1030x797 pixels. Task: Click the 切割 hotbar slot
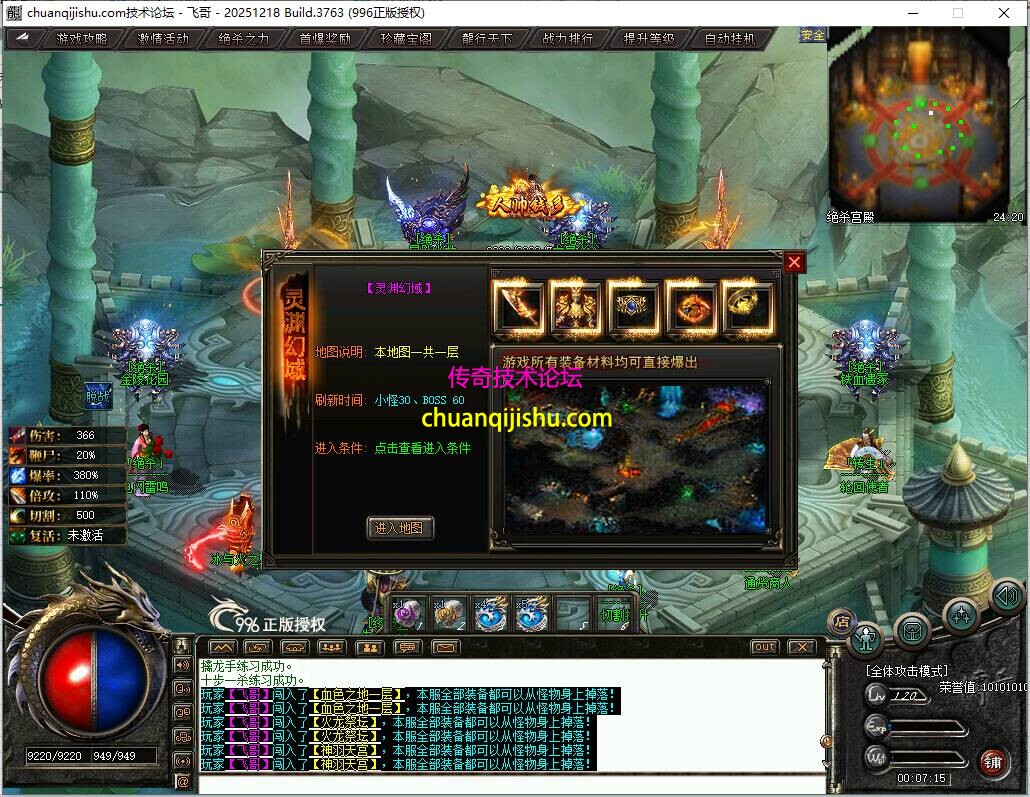pos(615,614)
